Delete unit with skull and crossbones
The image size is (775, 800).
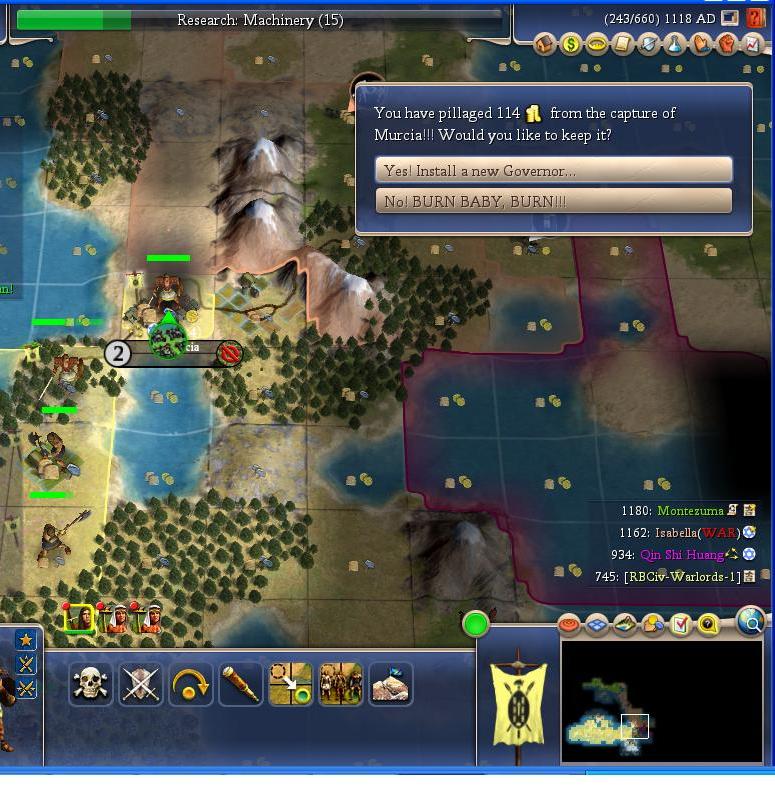pyautogui.click(x=90, y=685)
